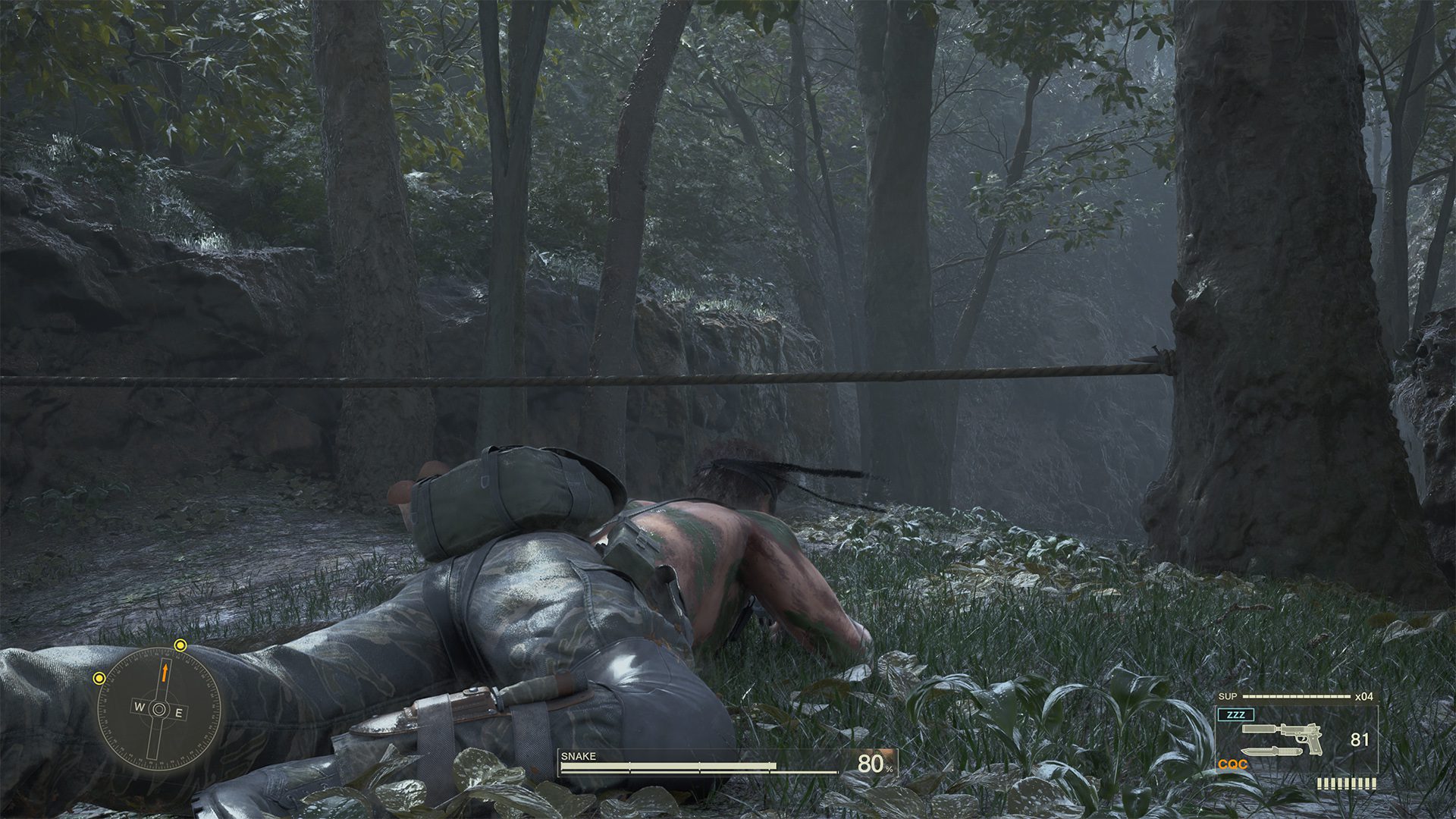1456x819 pixels.
Task: Click the ammo pip row under the weapon panel
Action: (1347, 783)
